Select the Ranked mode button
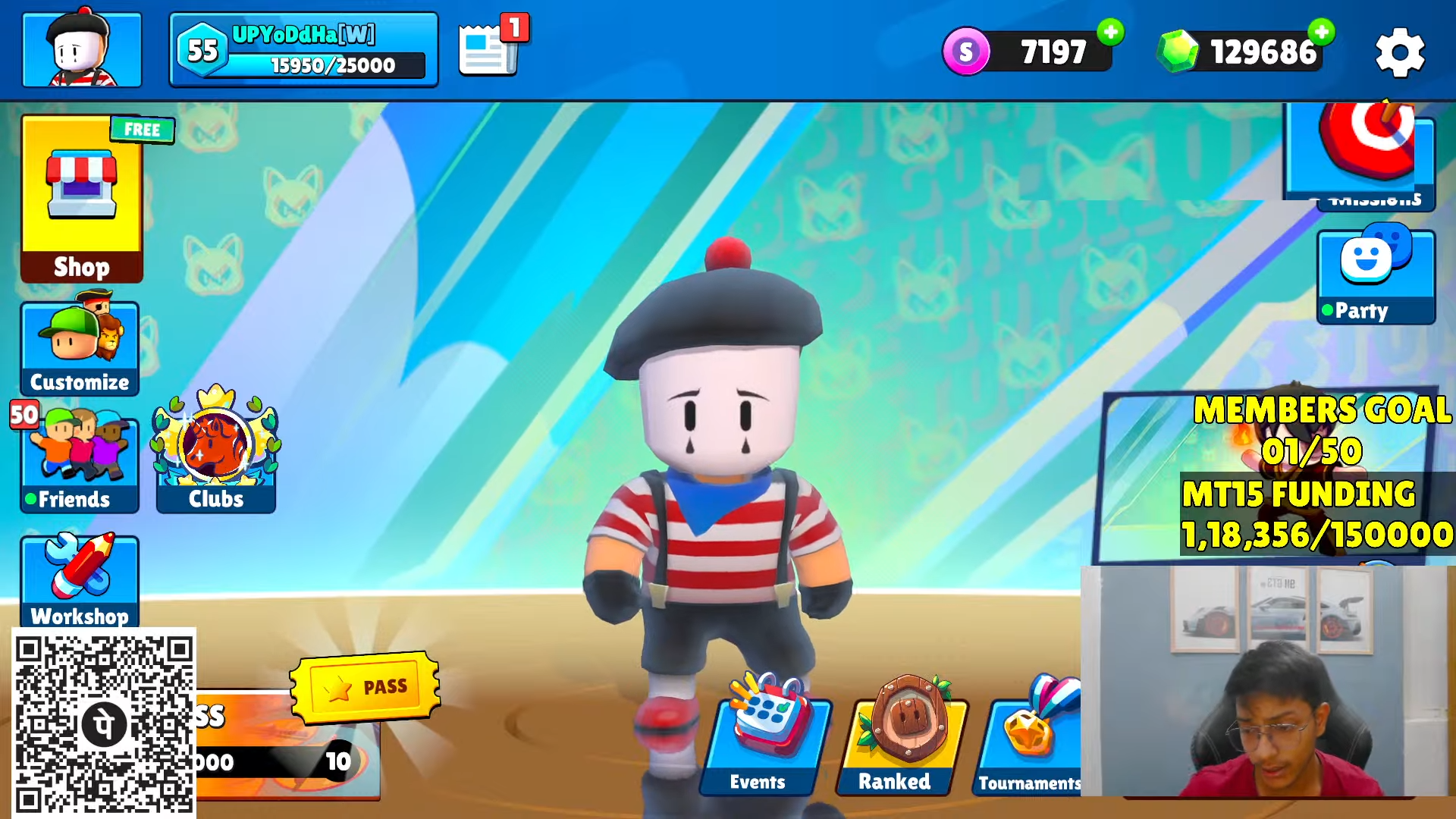Screen dimensions: 1456x819 coord(901,739)
